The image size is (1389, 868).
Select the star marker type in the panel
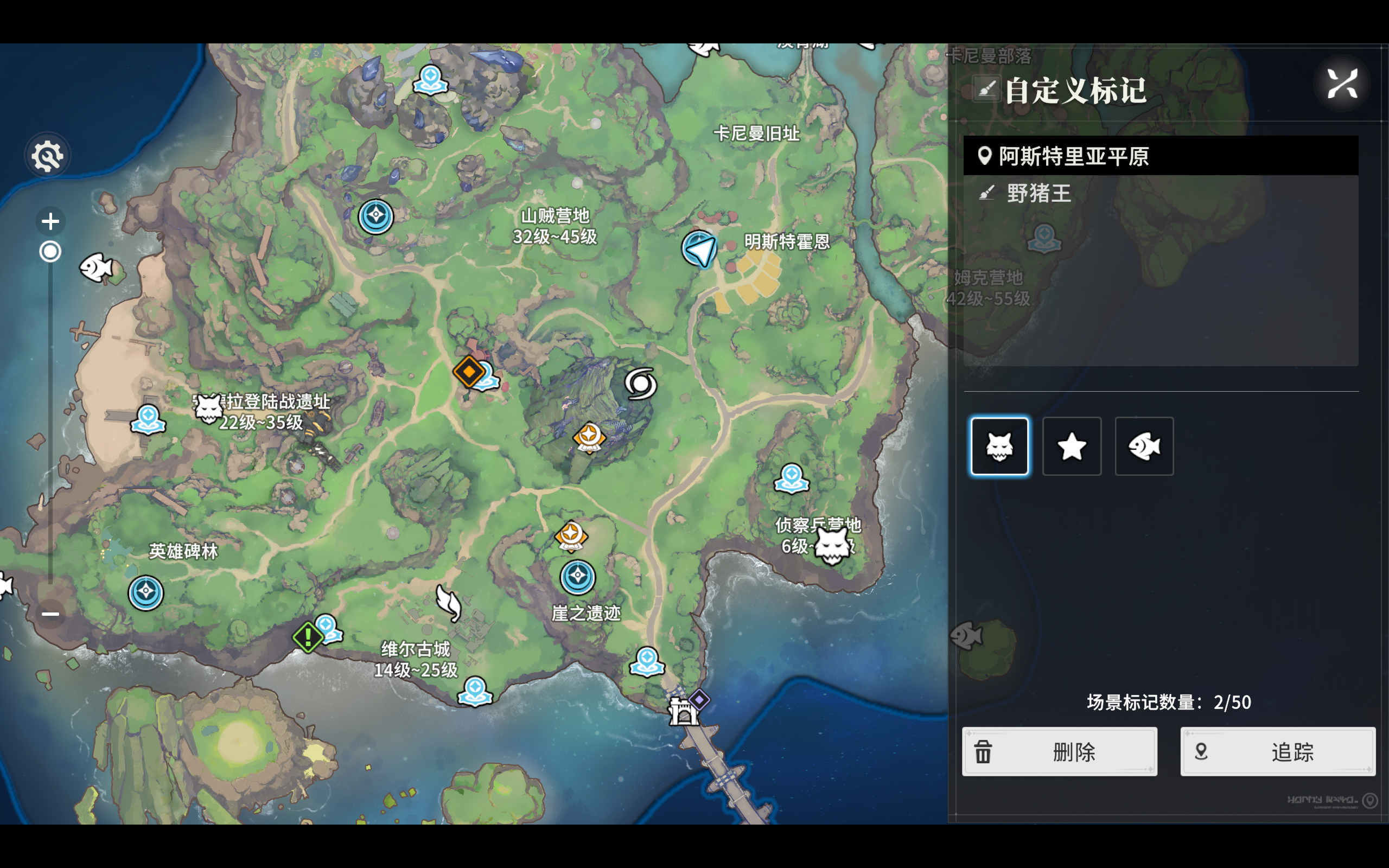[x=1071, y=446]
